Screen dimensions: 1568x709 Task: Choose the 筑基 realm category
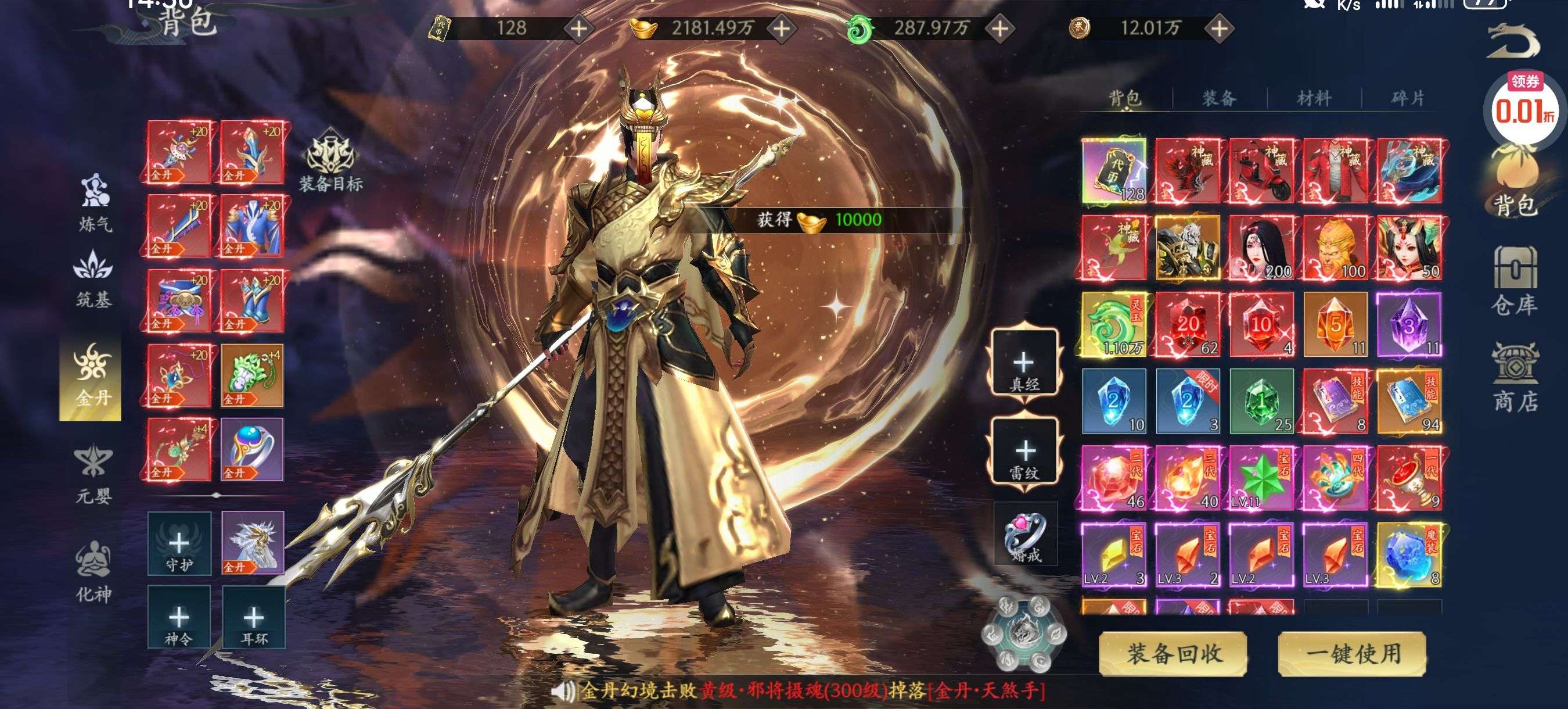click(93, 278)
